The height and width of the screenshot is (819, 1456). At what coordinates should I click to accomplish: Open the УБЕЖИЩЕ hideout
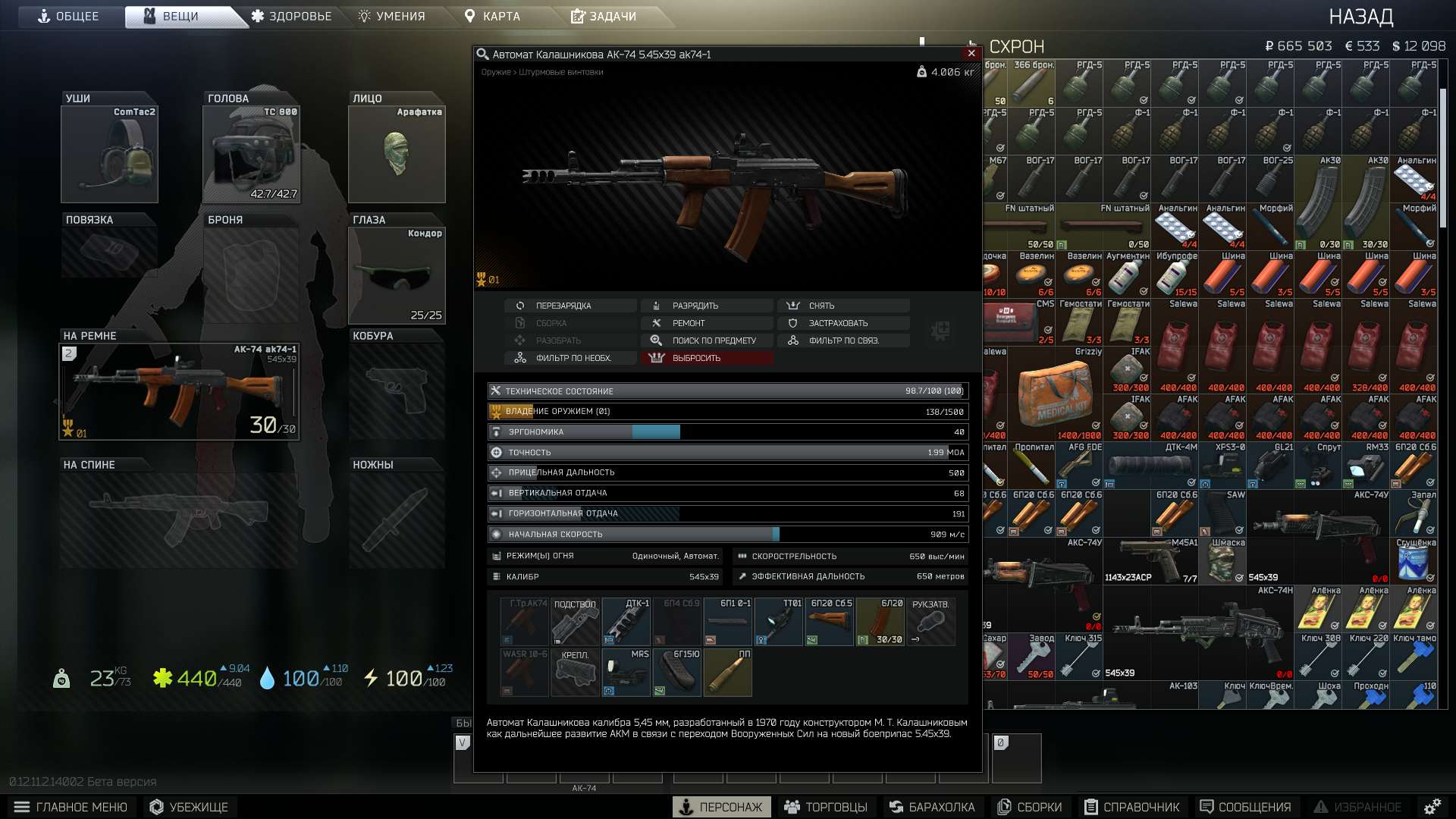(189, 807)
